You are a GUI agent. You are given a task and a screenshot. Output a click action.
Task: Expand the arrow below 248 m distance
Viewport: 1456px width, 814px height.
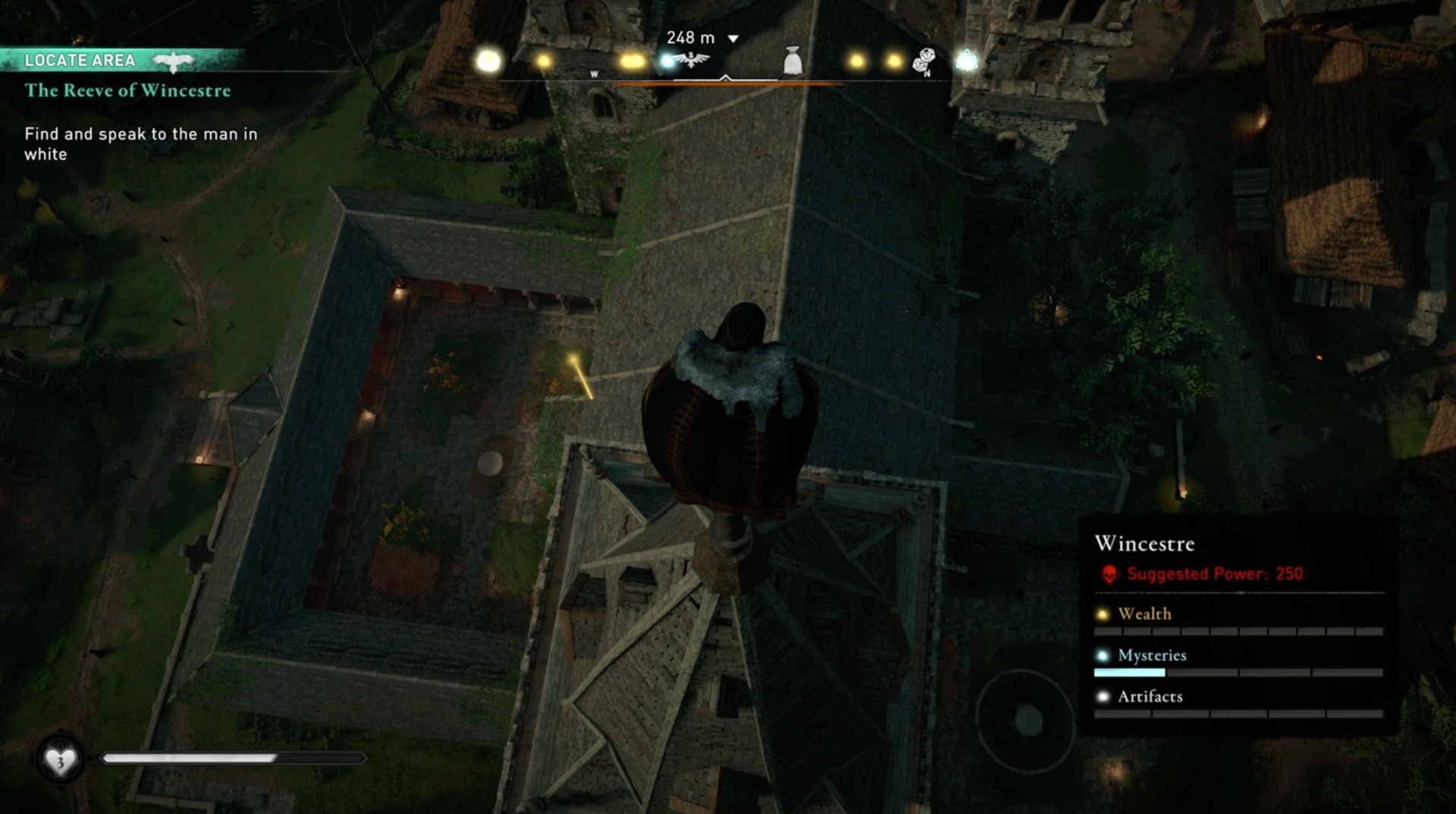click(733, 38)
